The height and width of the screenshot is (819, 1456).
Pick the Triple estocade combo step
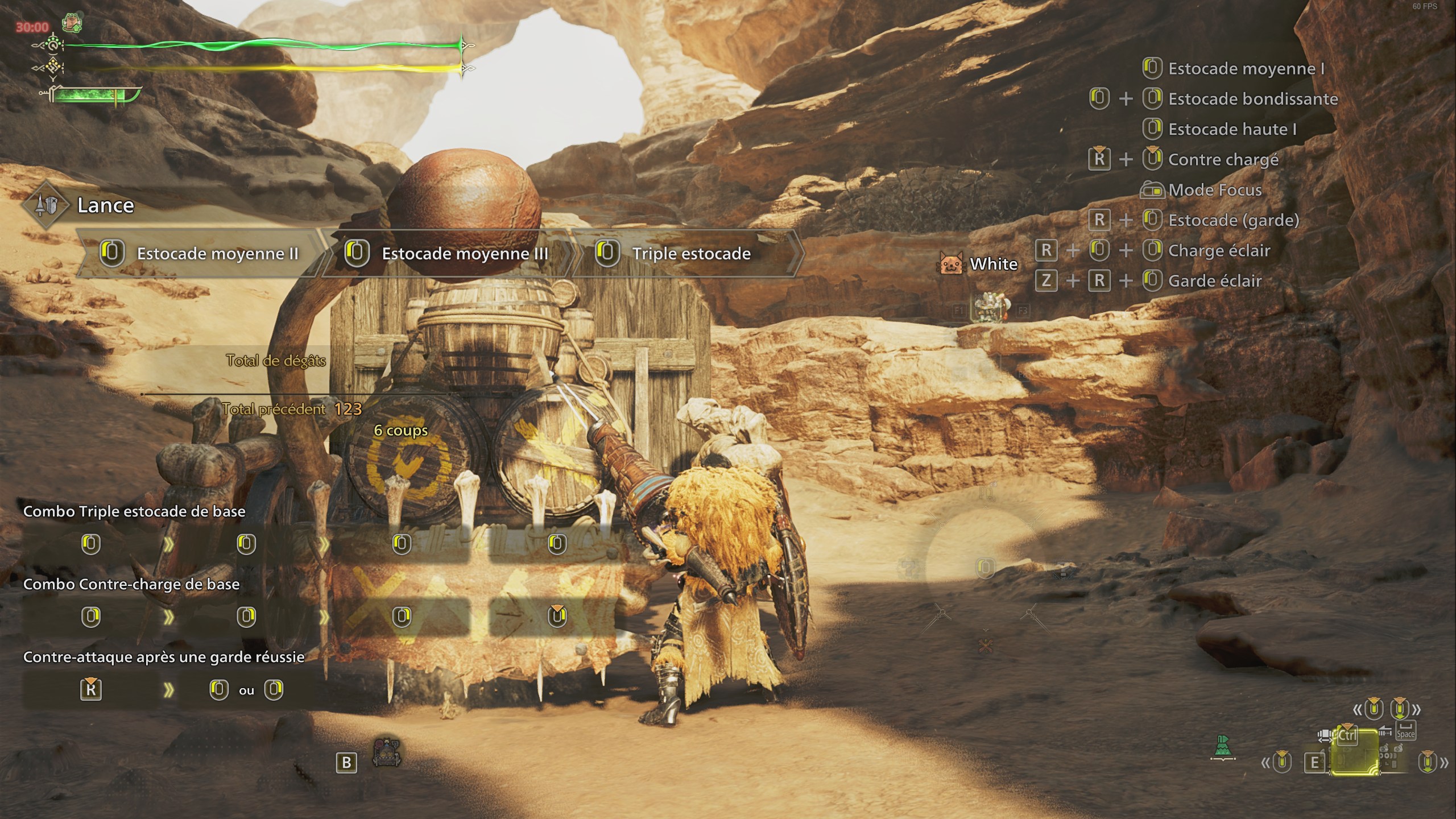point(691,254)
